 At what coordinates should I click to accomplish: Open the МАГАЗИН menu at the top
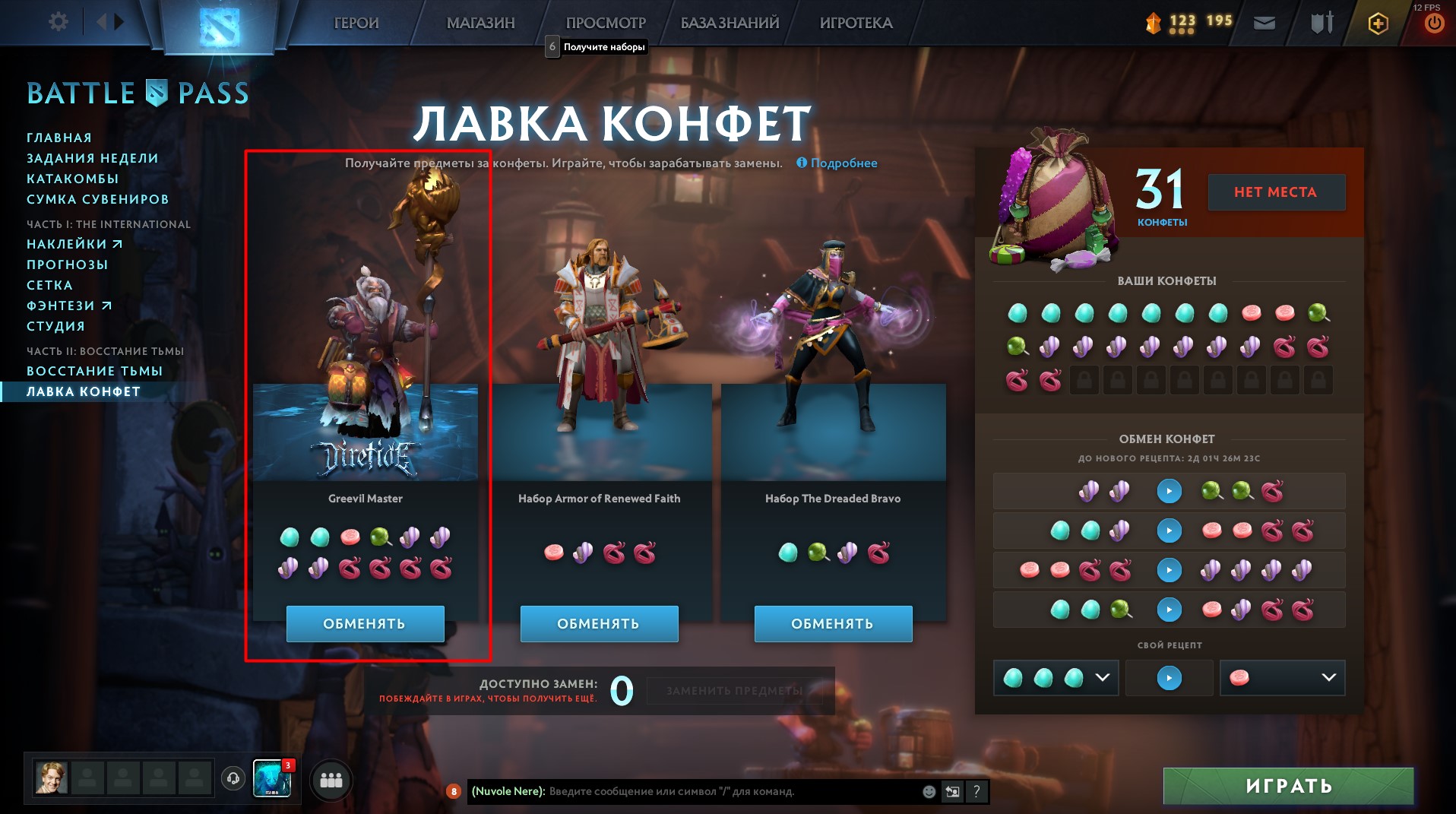click(x=479, y=23)
